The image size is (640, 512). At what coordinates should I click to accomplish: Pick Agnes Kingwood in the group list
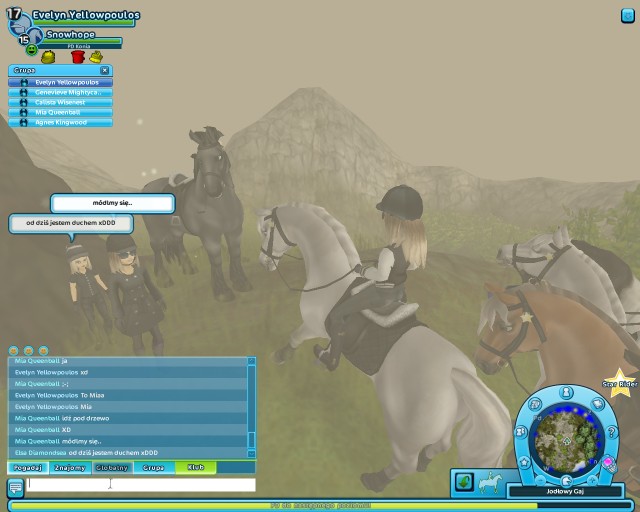click(x=63, y=122)
